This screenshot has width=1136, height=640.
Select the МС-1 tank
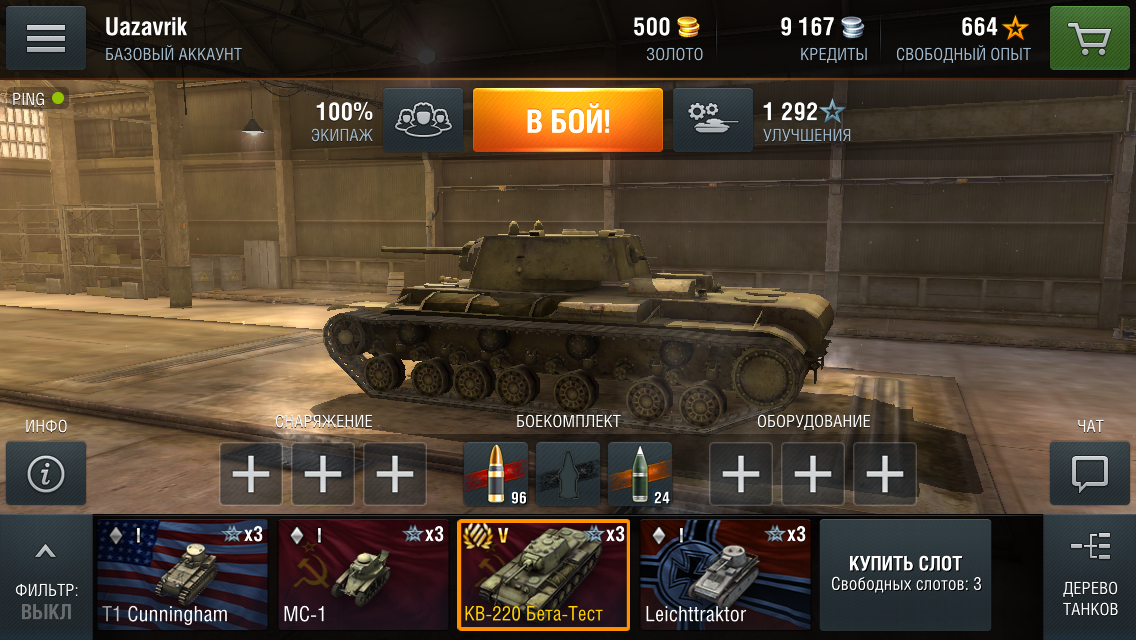(x=363, y=575)
